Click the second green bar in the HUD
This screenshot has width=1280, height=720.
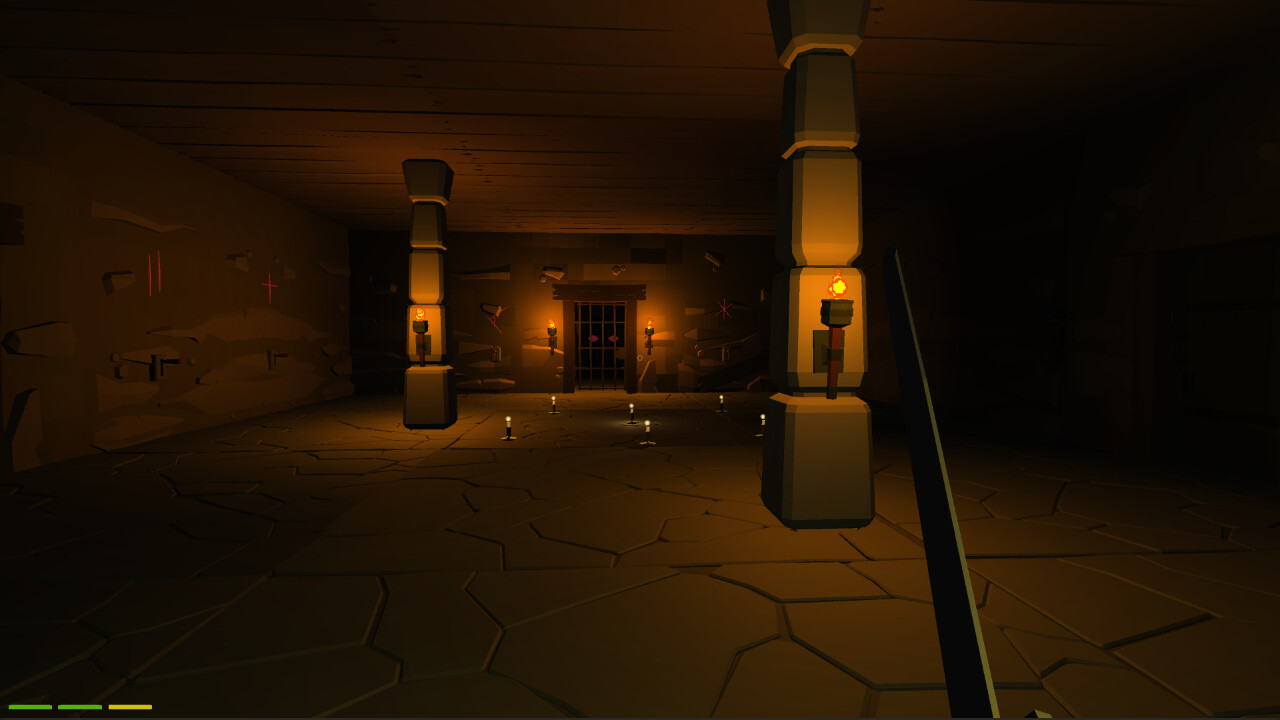80,707
